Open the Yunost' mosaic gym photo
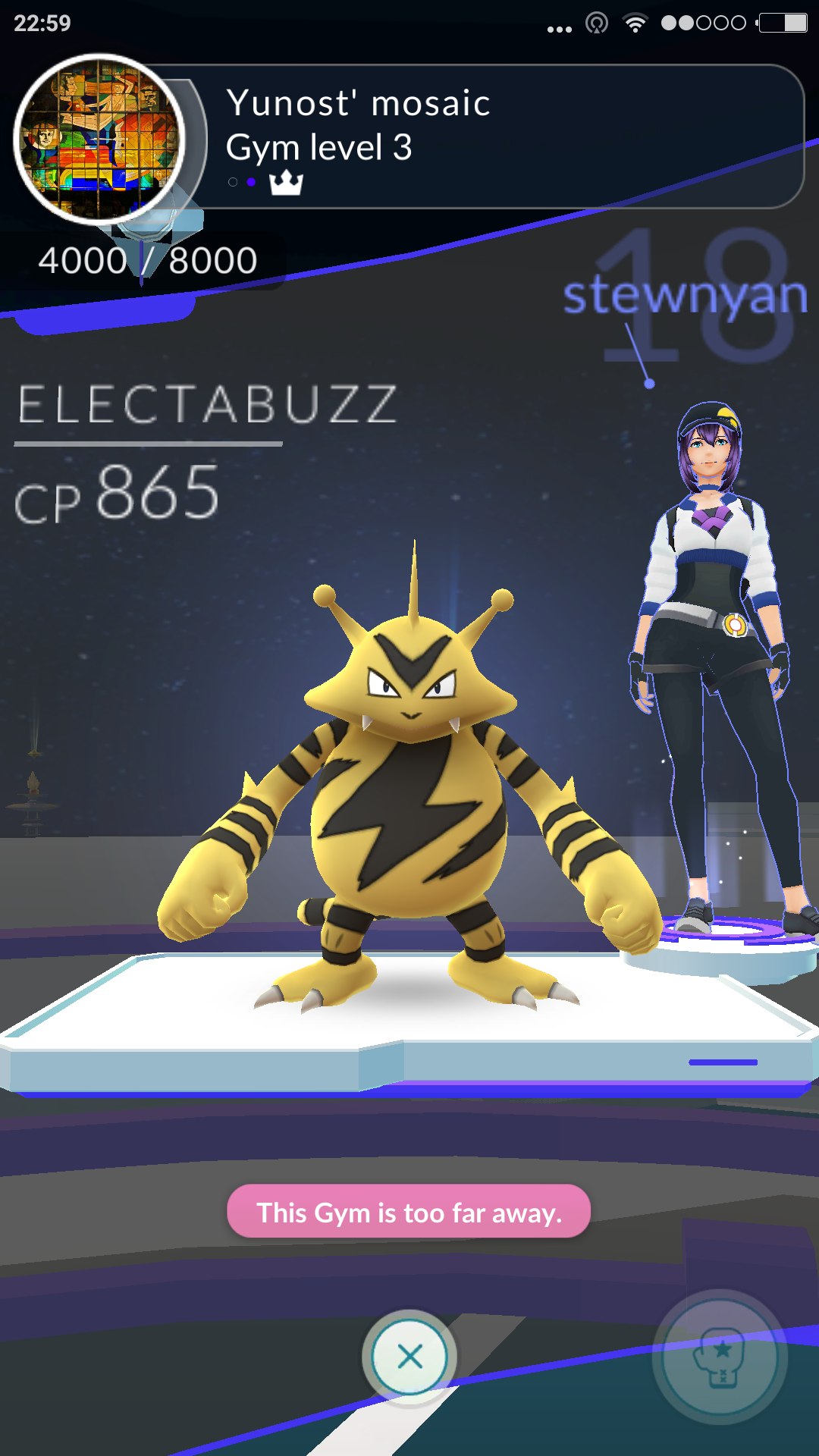Image resolution: width=819 pixels, height=1456 pixels. (x=99, y=140)
